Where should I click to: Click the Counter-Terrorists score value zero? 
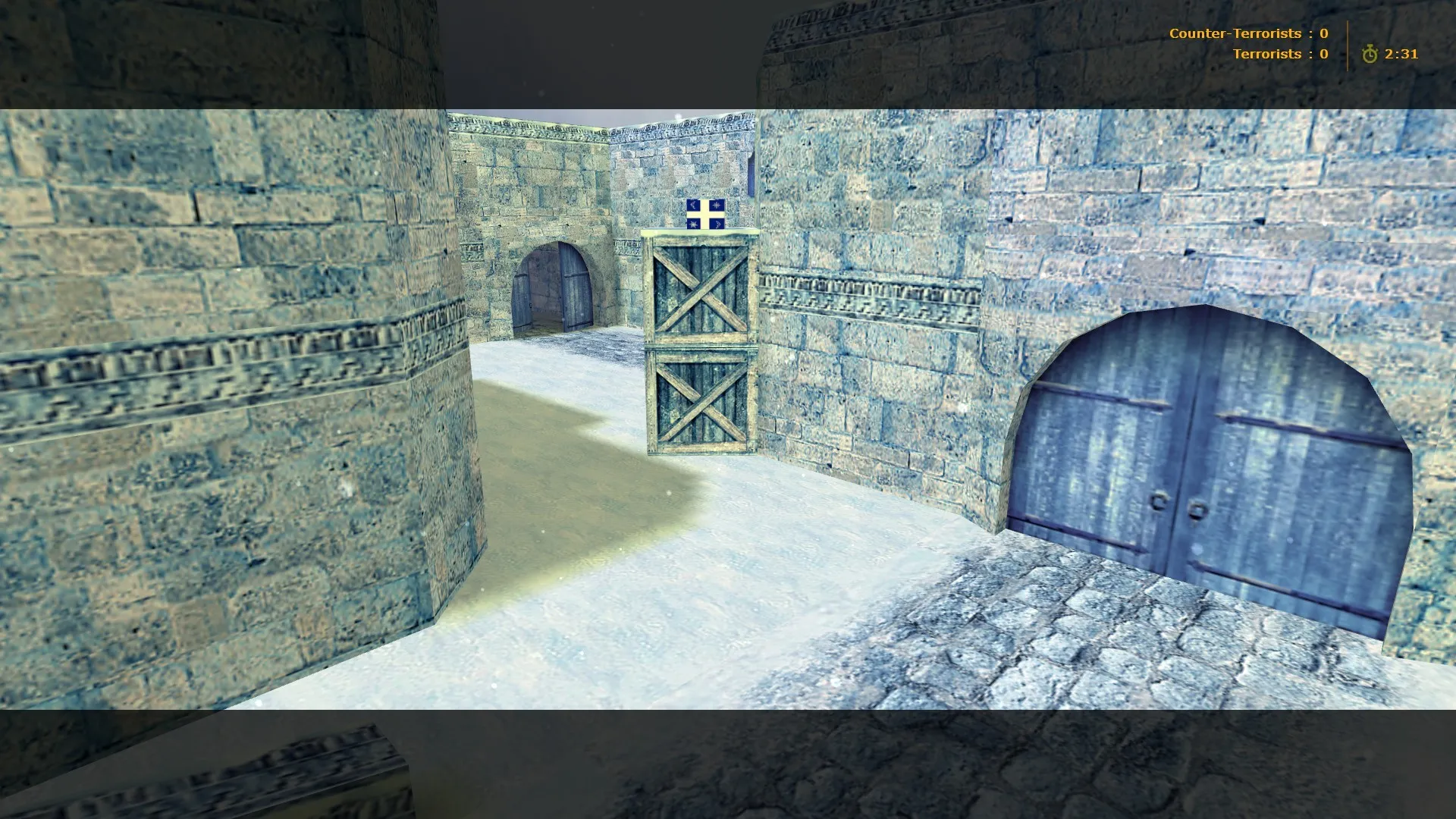1323,33
